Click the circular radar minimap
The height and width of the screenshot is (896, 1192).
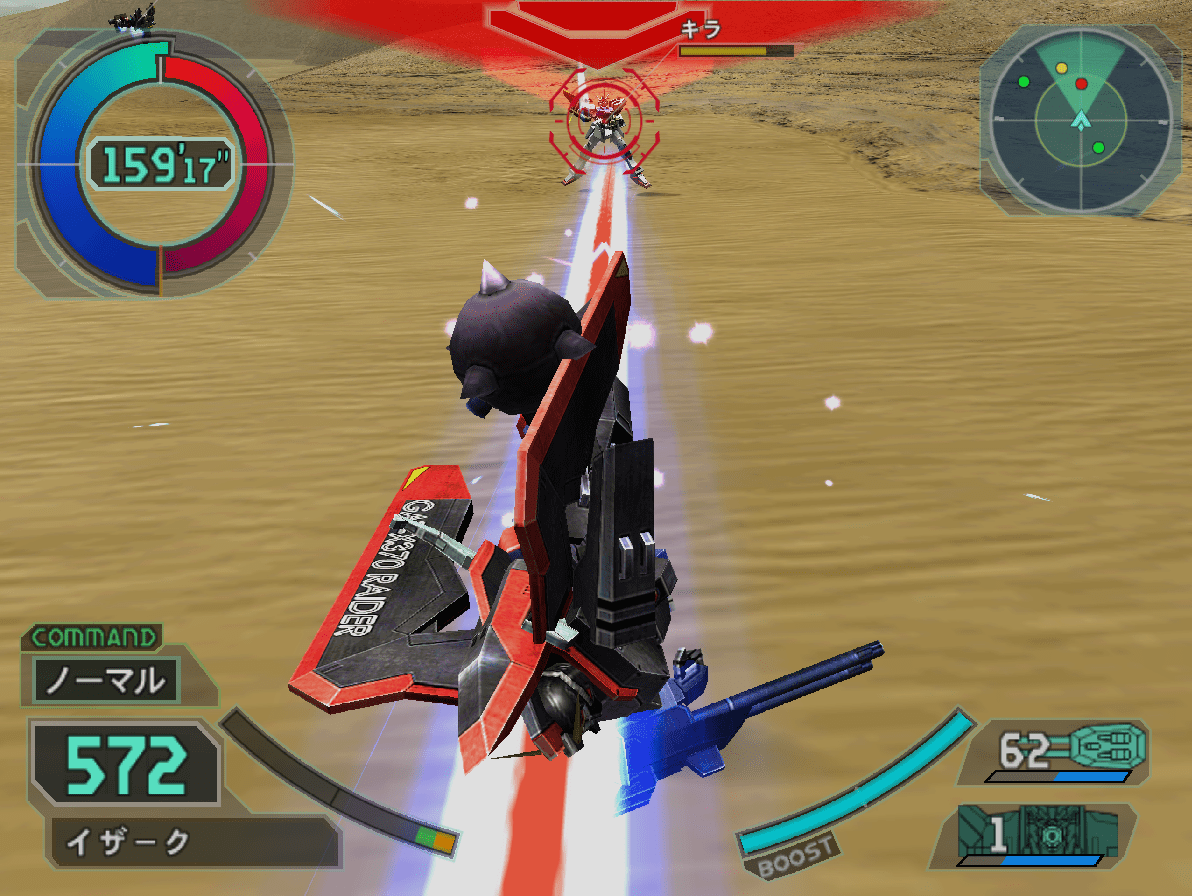(x=1081, y=120)
